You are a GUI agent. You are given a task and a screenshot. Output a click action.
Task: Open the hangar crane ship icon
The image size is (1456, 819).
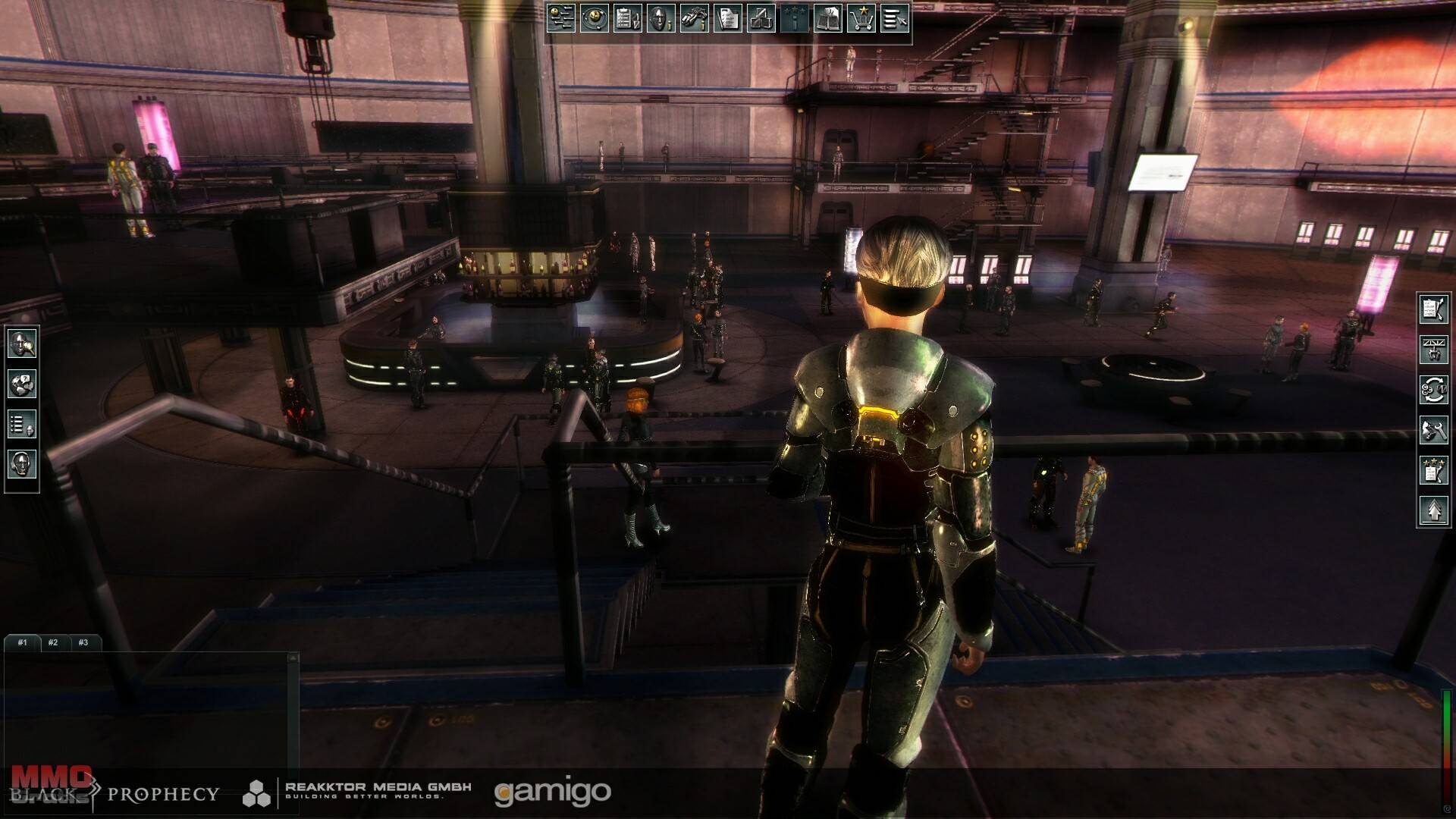[x=1433, y=350]
